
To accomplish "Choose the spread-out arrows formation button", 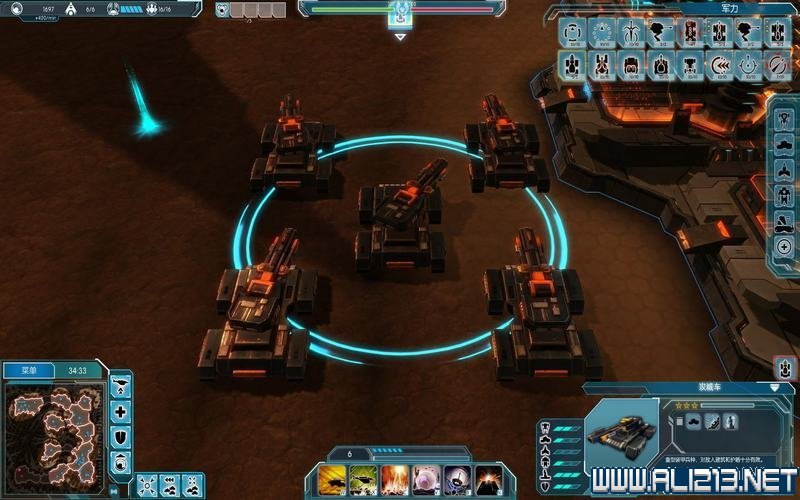I will coord(147,483).
